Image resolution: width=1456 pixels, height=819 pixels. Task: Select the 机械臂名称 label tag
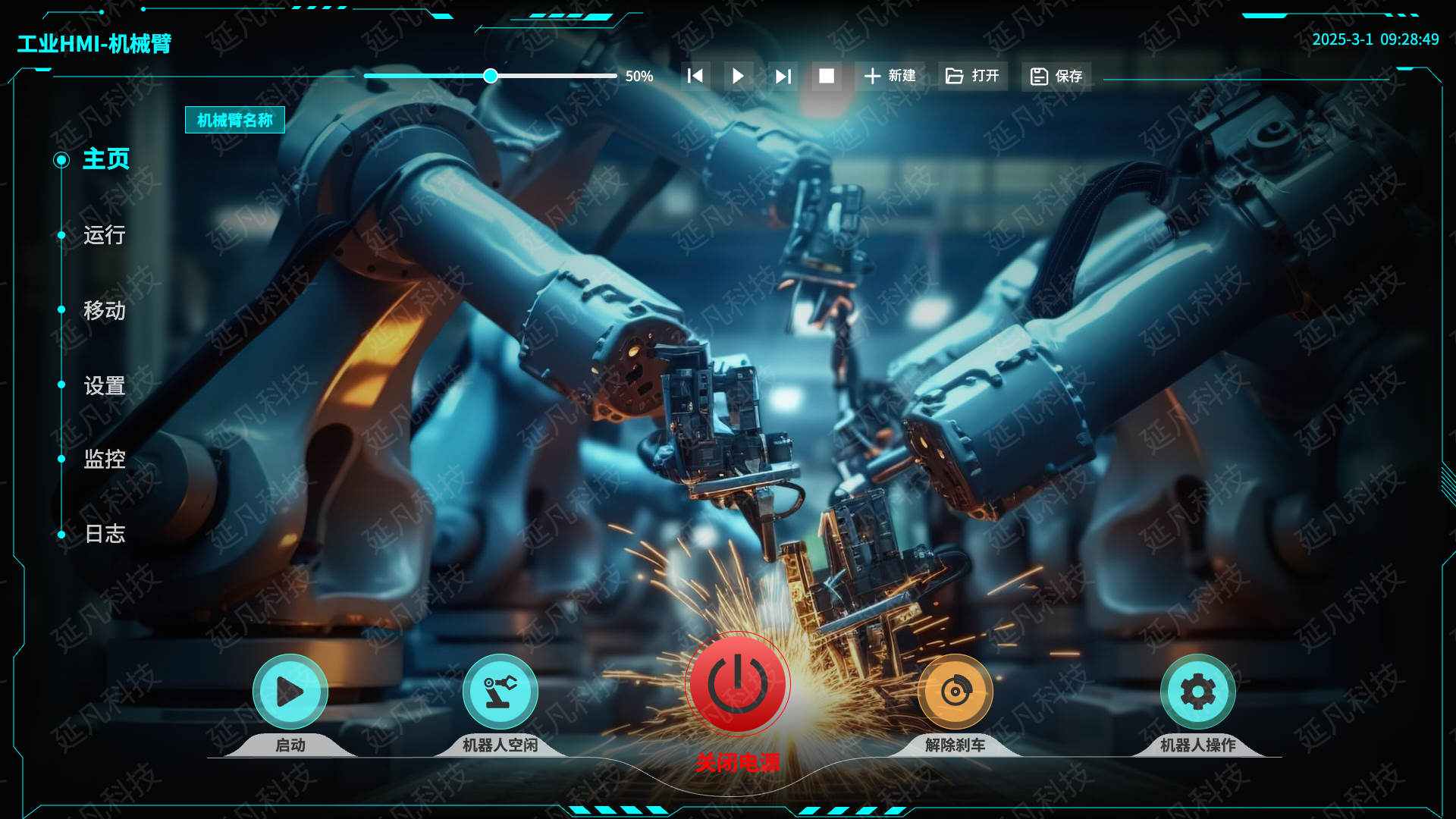pos(235,120)
